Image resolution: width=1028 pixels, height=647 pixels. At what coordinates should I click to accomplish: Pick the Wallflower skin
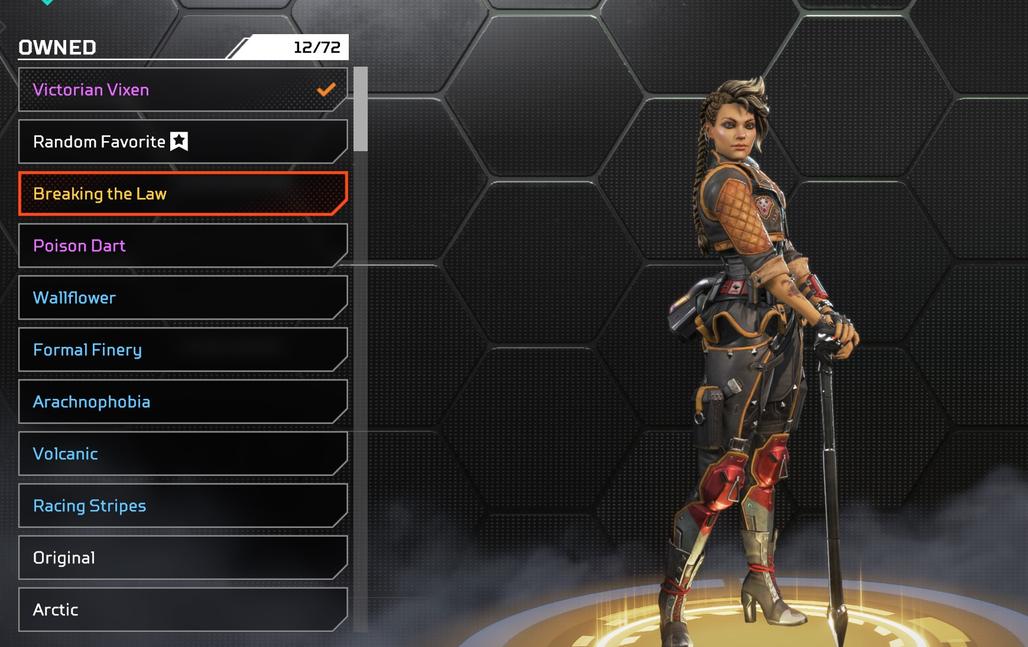point(182,298)
